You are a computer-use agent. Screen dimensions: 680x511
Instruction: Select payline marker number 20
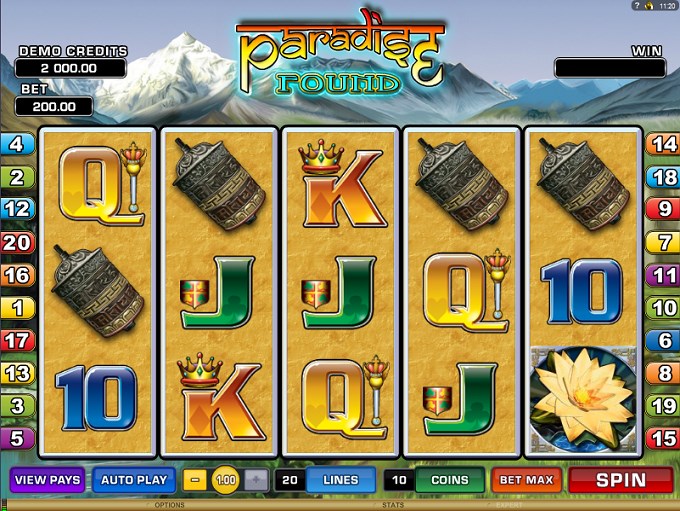pos(16,242)
